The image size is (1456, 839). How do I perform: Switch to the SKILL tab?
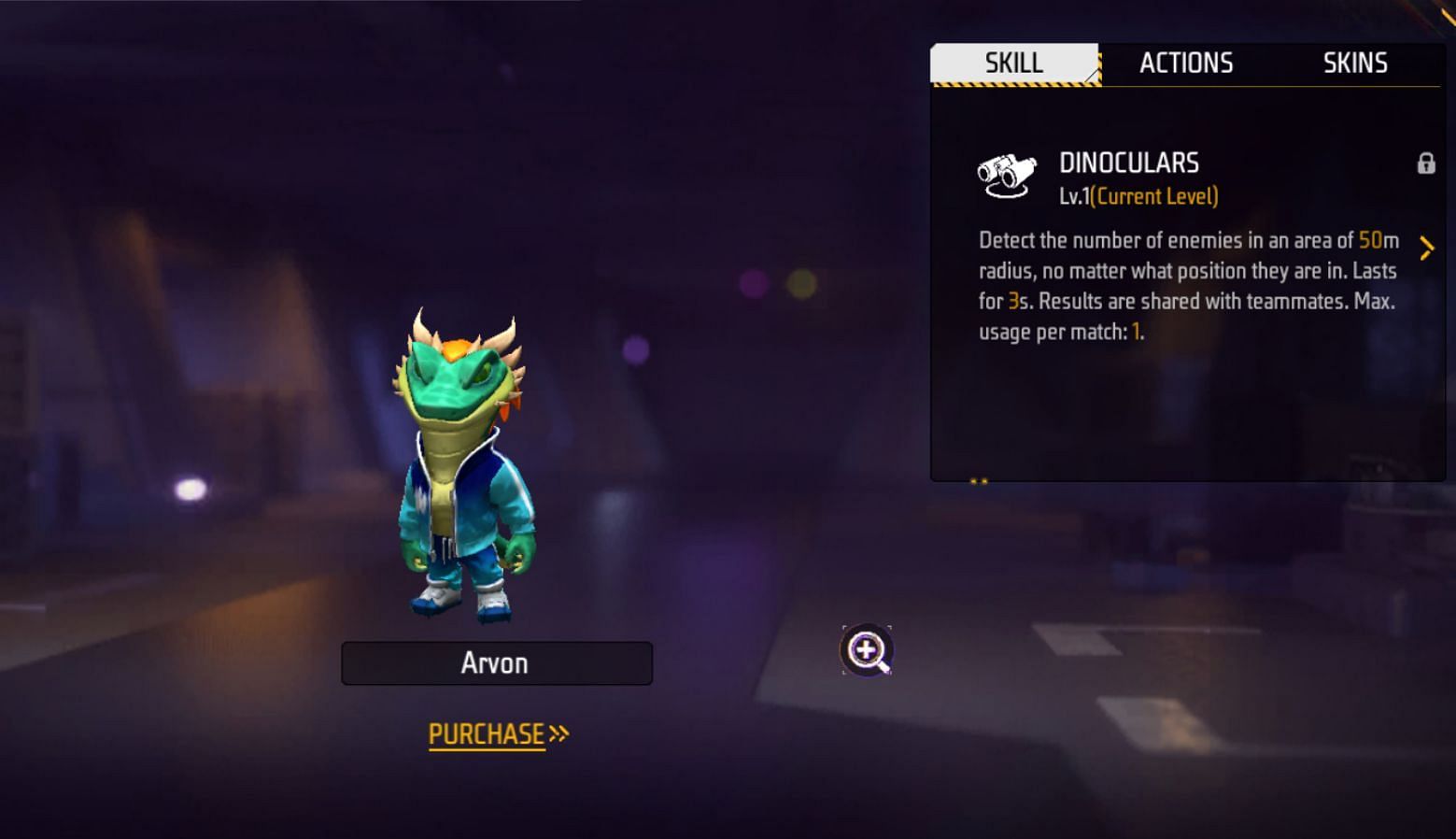1014,64
